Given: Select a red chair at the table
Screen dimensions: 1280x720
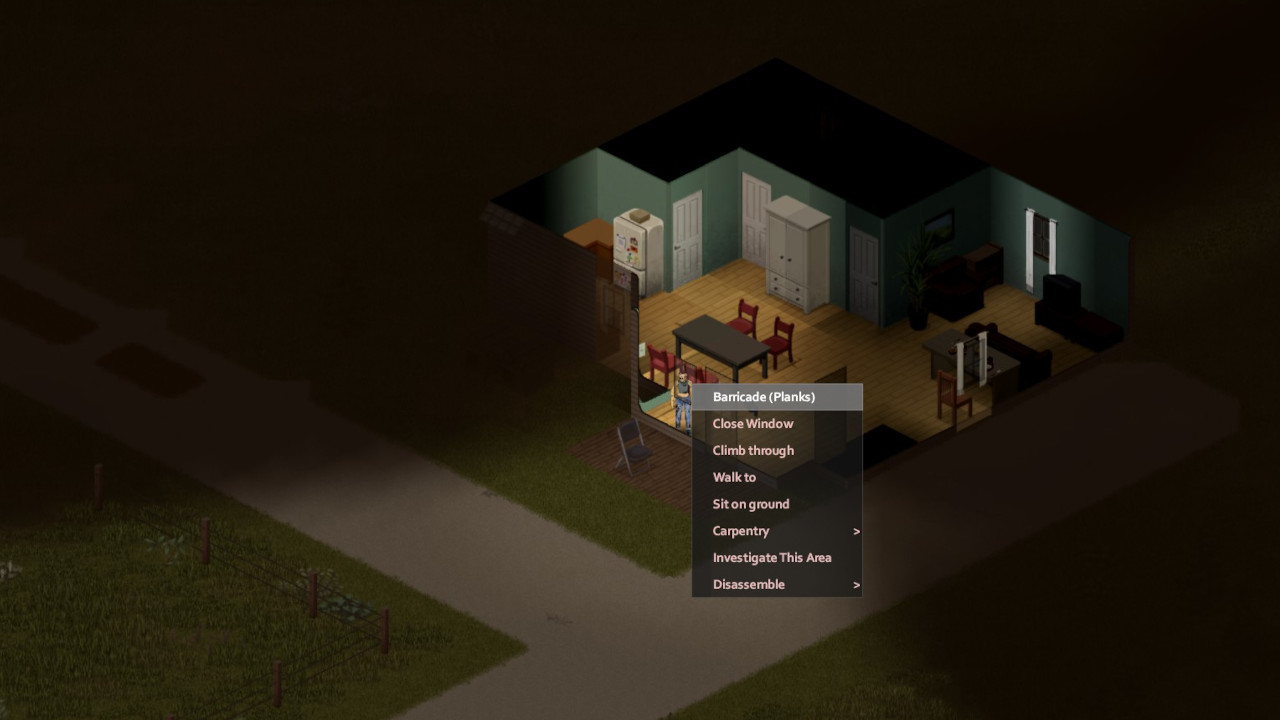Looking at the screenshot, I should tap(748, 325).
